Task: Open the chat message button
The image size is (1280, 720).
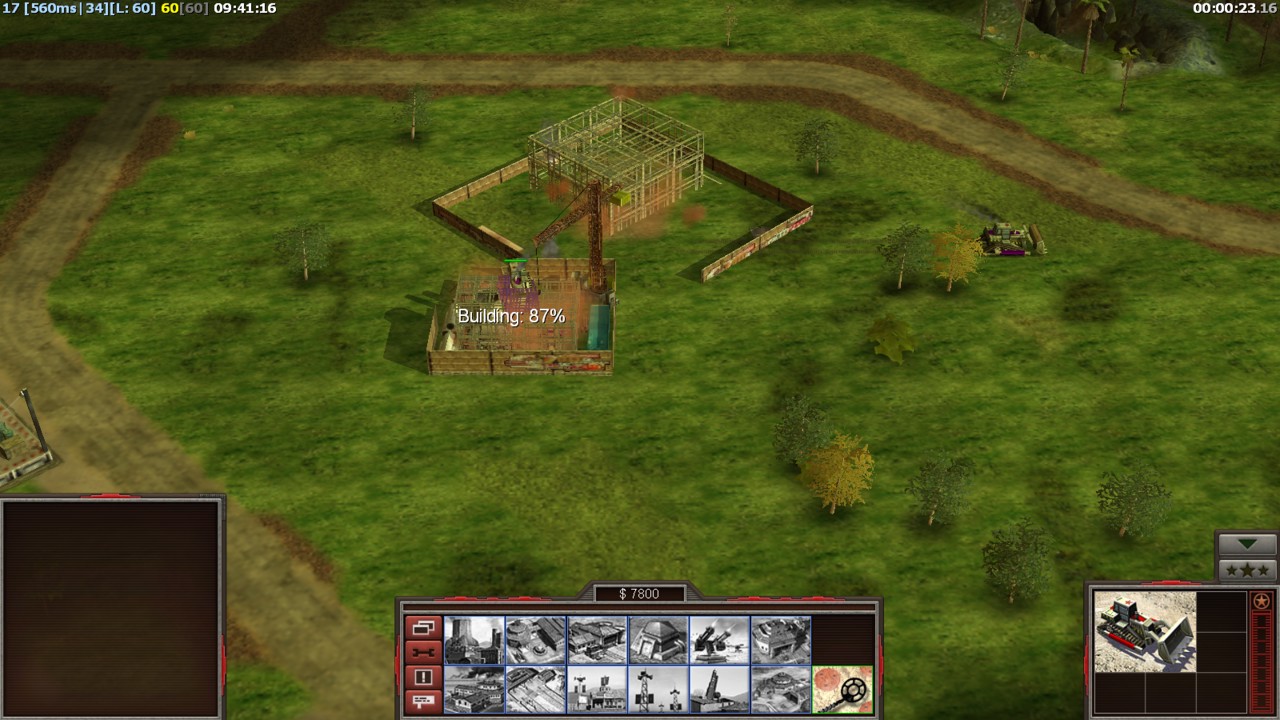Action: pyautogui.click(x=423, y=701)
